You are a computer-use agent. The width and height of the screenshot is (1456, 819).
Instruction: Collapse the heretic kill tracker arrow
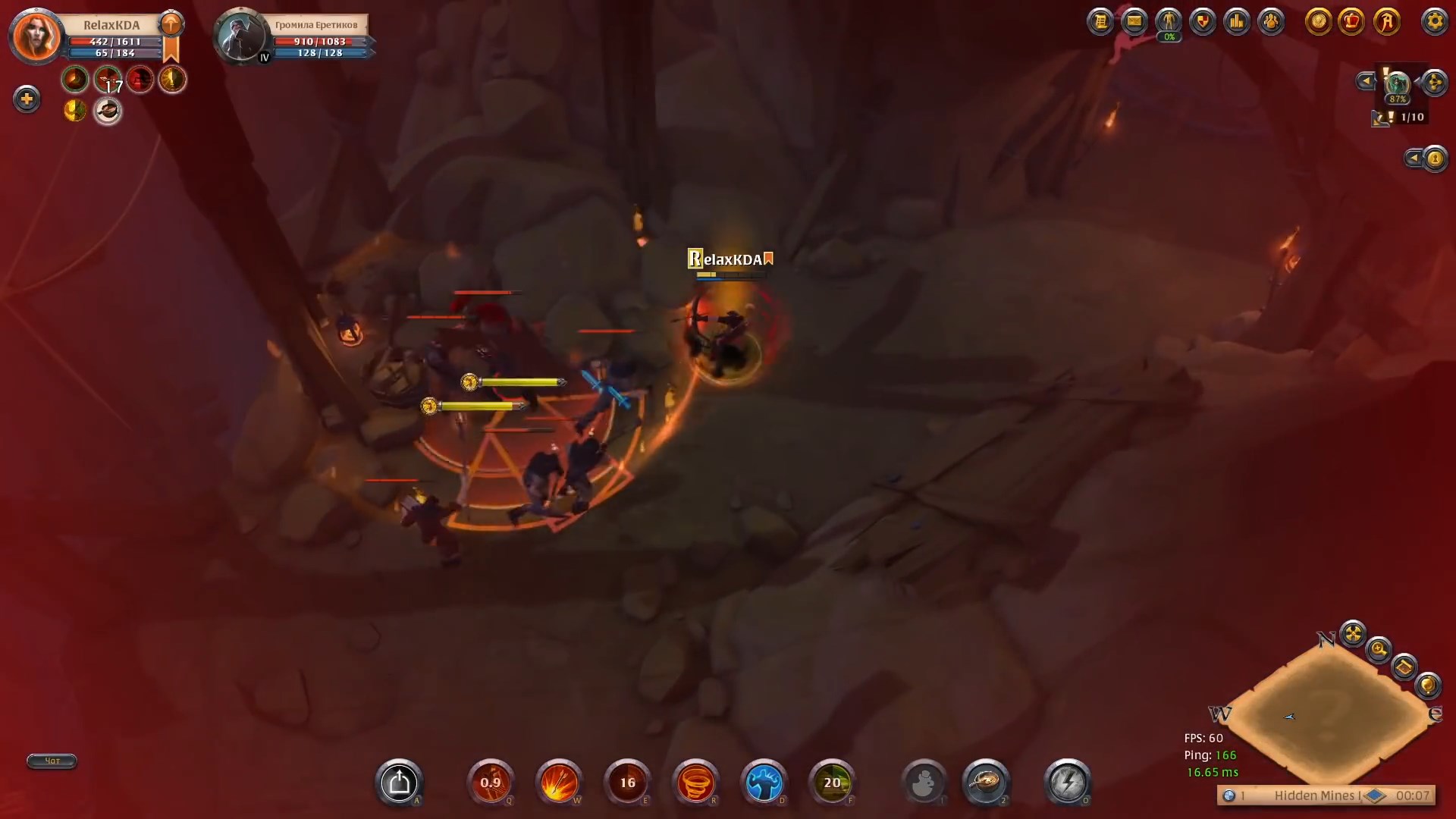[1415, 158]
